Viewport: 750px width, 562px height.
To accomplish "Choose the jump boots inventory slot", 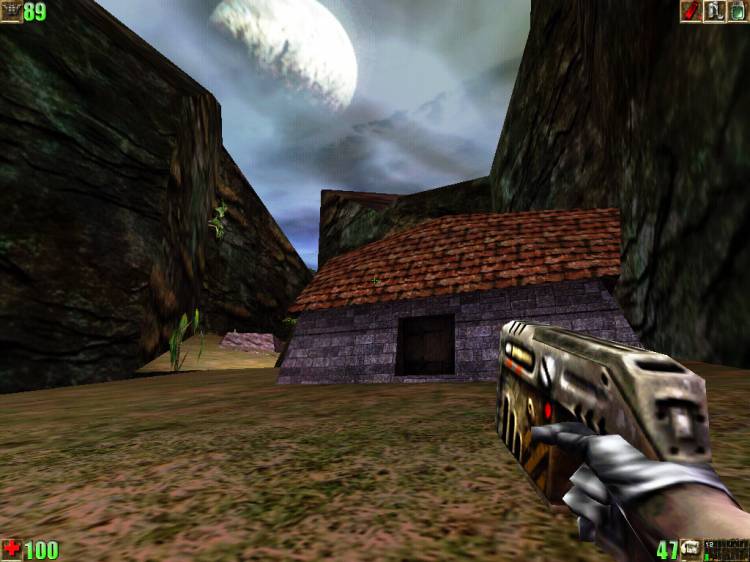I will click(x=714, y=11).
